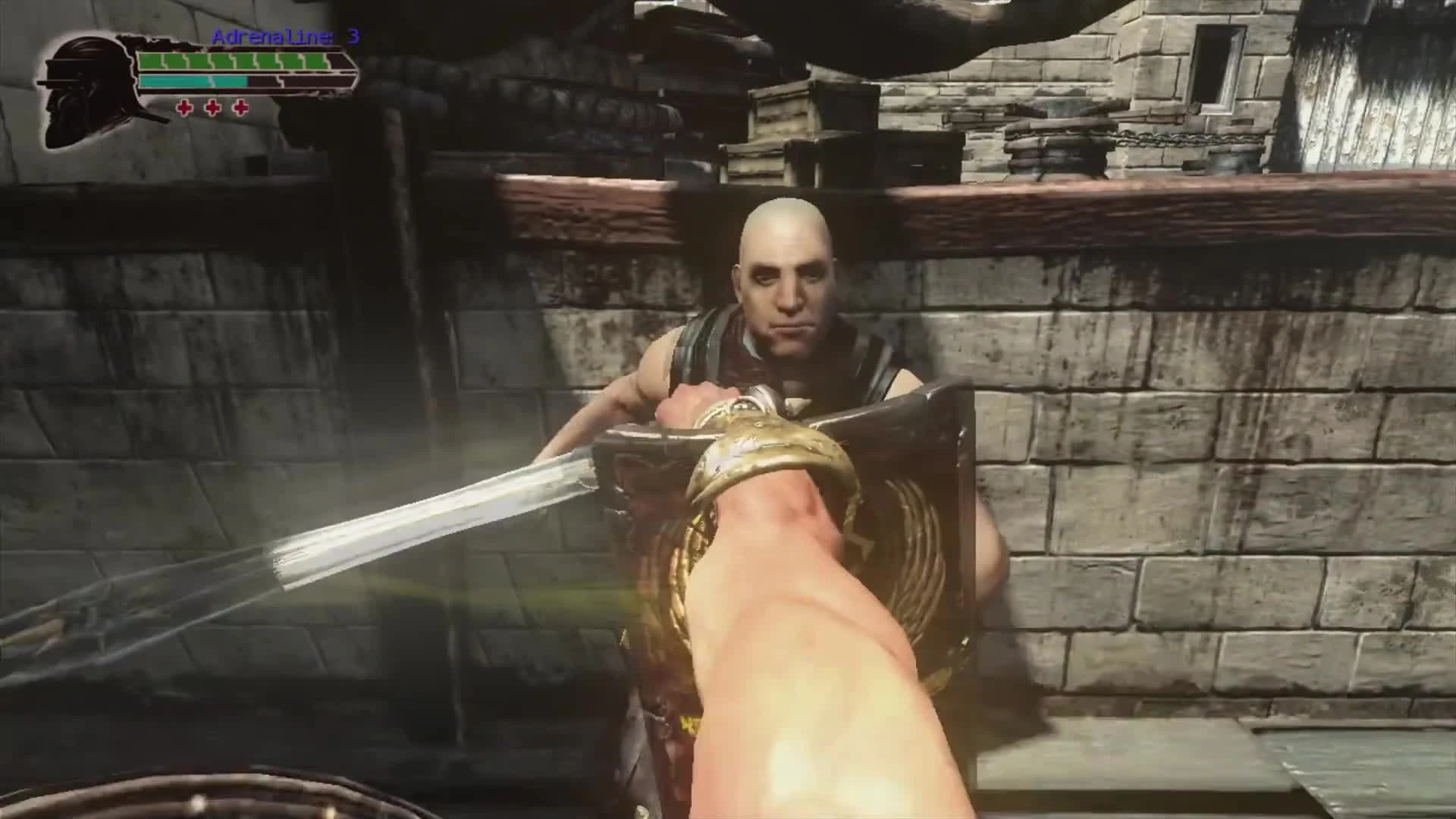This screenshot has width=1456, height=819.
Task: Click the rightmost red health cross icon
Action: pos(240,109)
